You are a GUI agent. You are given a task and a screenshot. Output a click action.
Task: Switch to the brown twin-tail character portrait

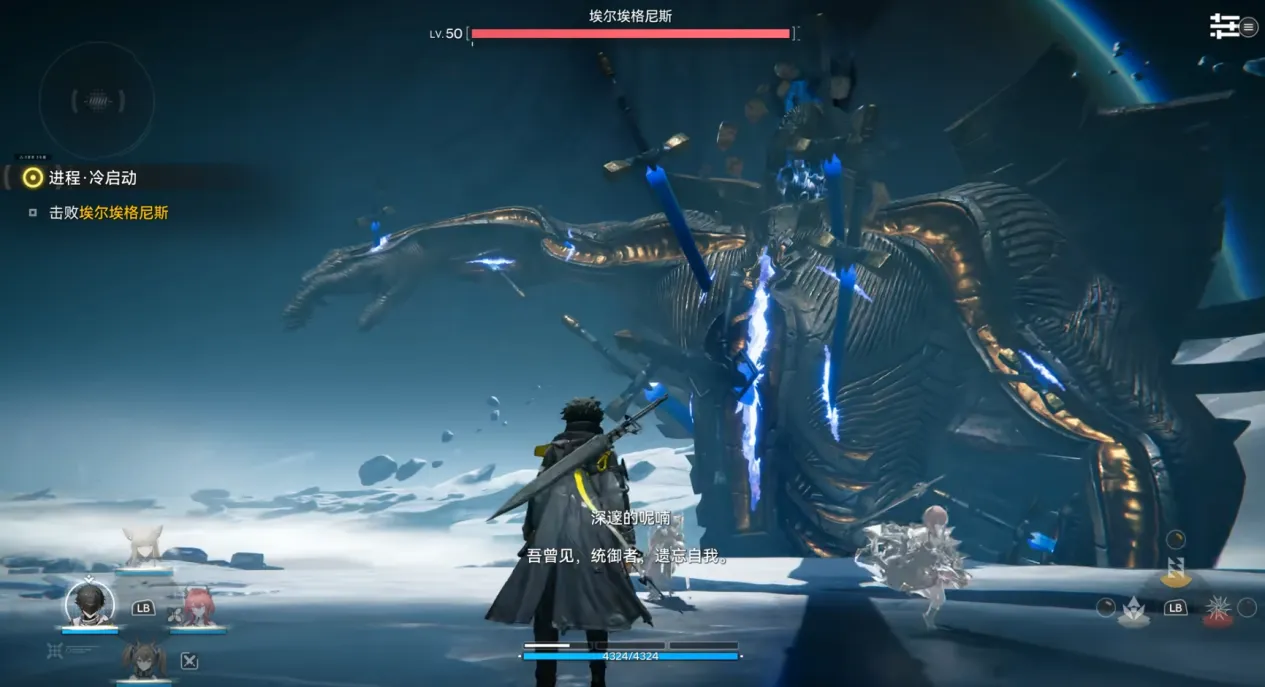[x=142, y=659]
